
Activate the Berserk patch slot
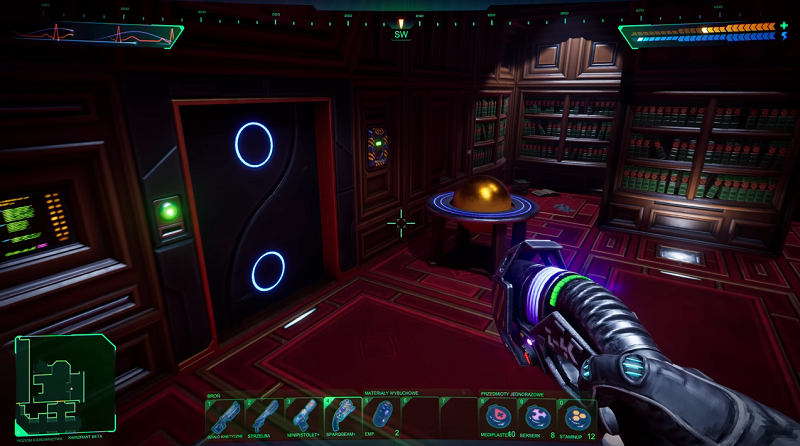tap(537, 417)
